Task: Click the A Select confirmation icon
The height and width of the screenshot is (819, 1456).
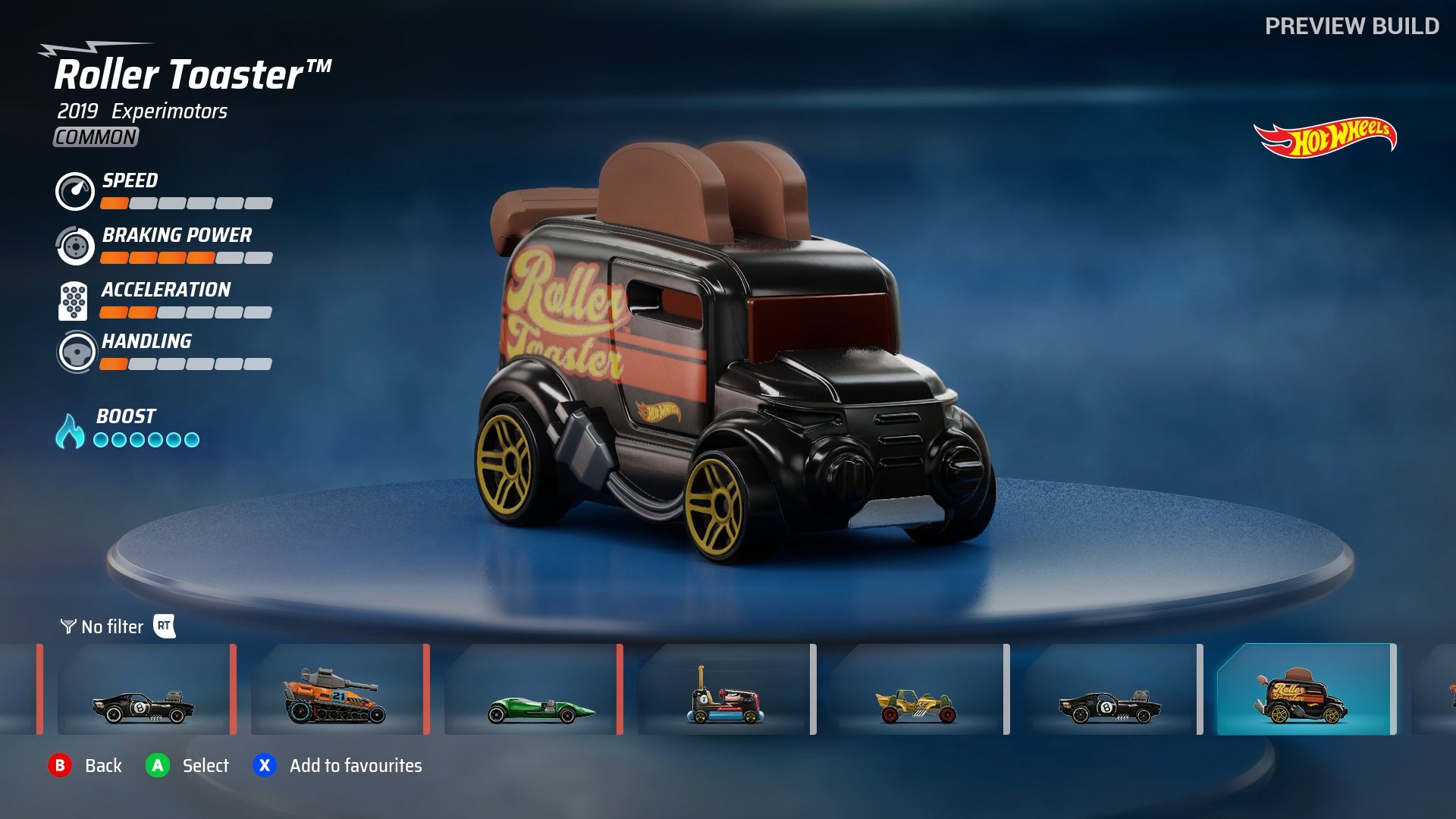Action: (x=156, y=766)
